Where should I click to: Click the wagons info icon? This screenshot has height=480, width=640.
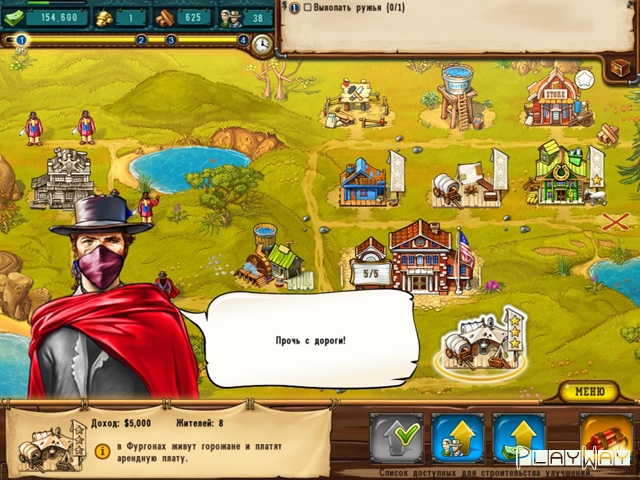pyautogui.click(x=102, y=452)
